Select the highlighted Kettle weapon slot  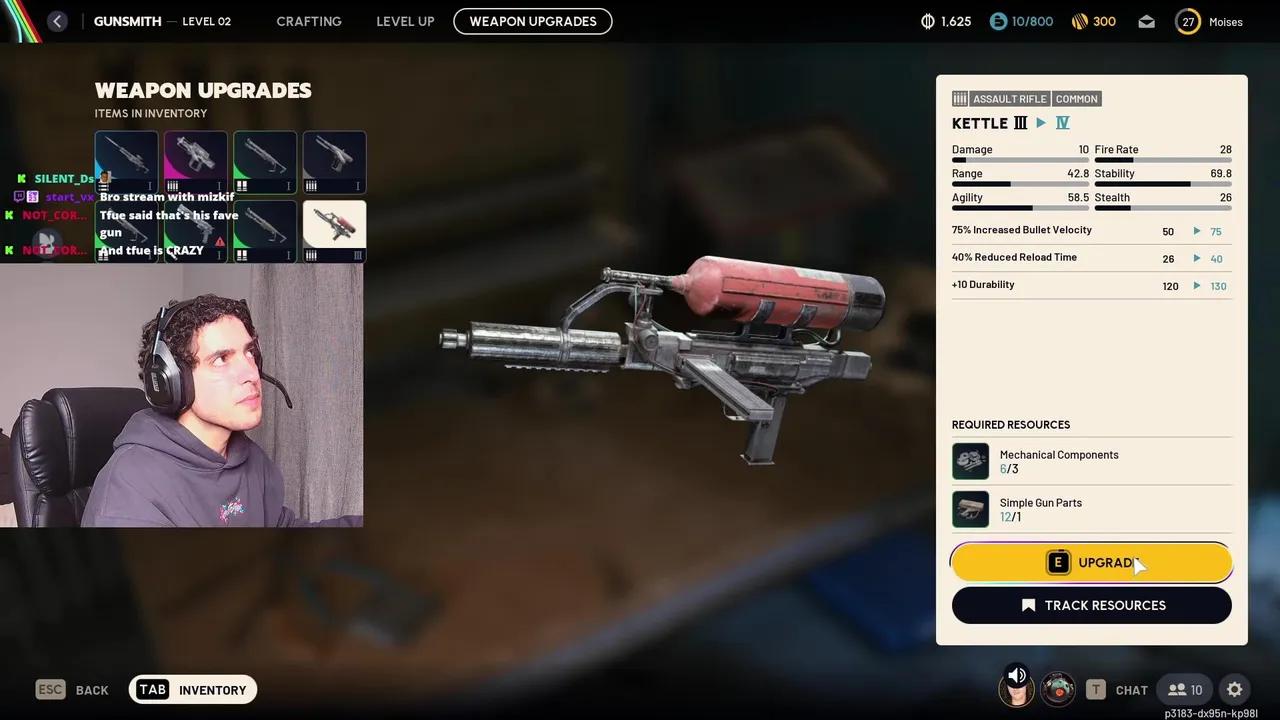[334, 231]
